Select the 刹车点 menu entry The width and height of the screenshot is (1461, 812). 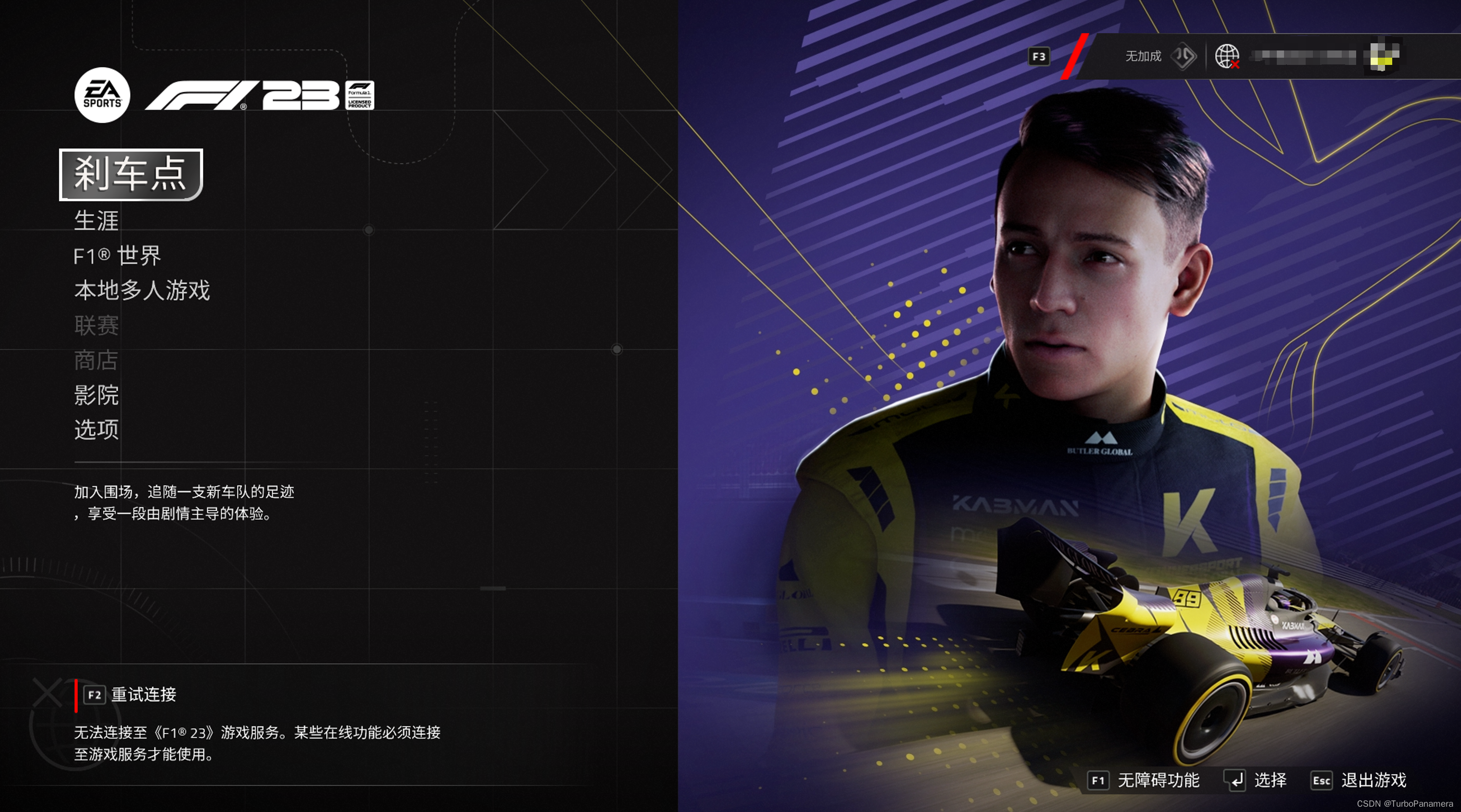pyautogui.click(x=130, y=174)
